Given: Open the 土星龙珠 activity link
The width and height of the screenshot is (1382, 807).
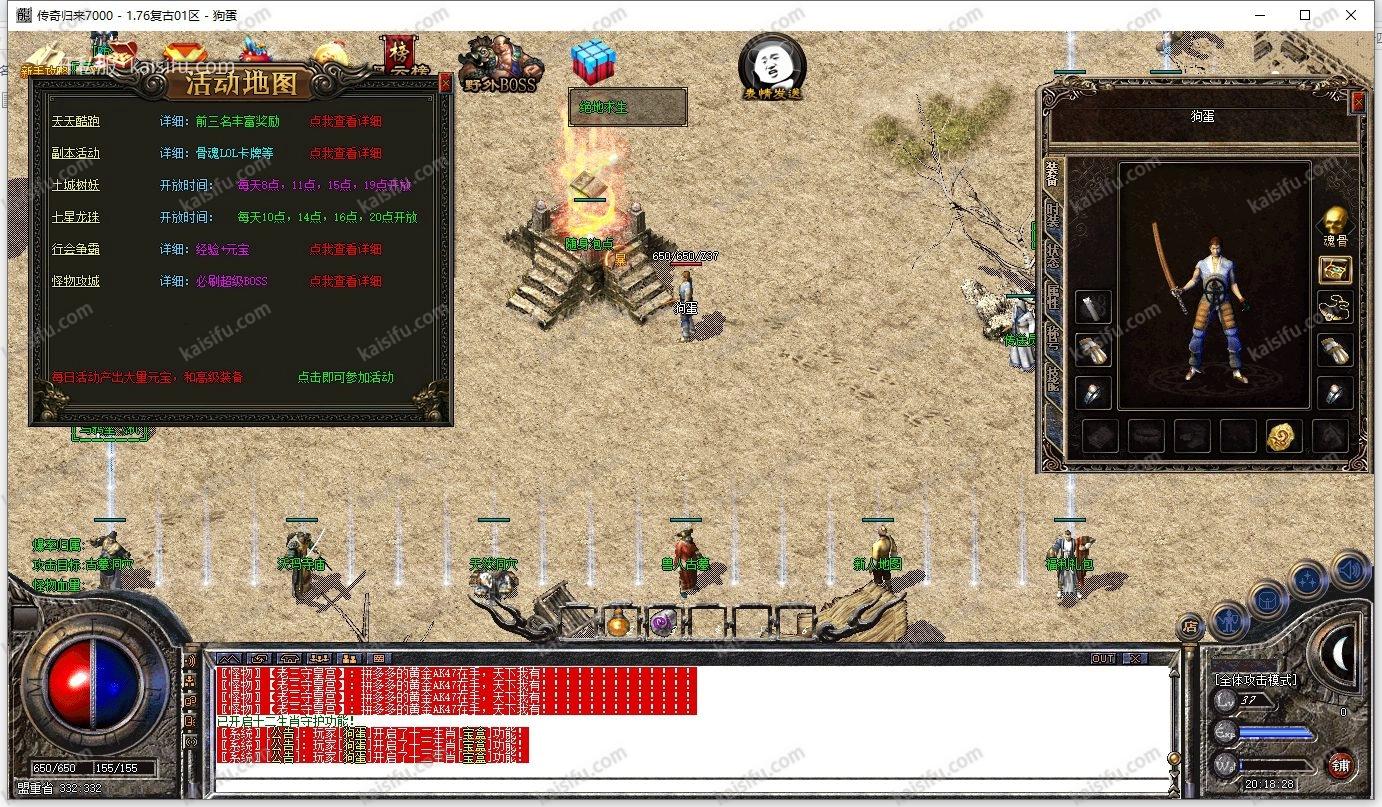Looking at the screenshot, I should [x=76, y=218].
